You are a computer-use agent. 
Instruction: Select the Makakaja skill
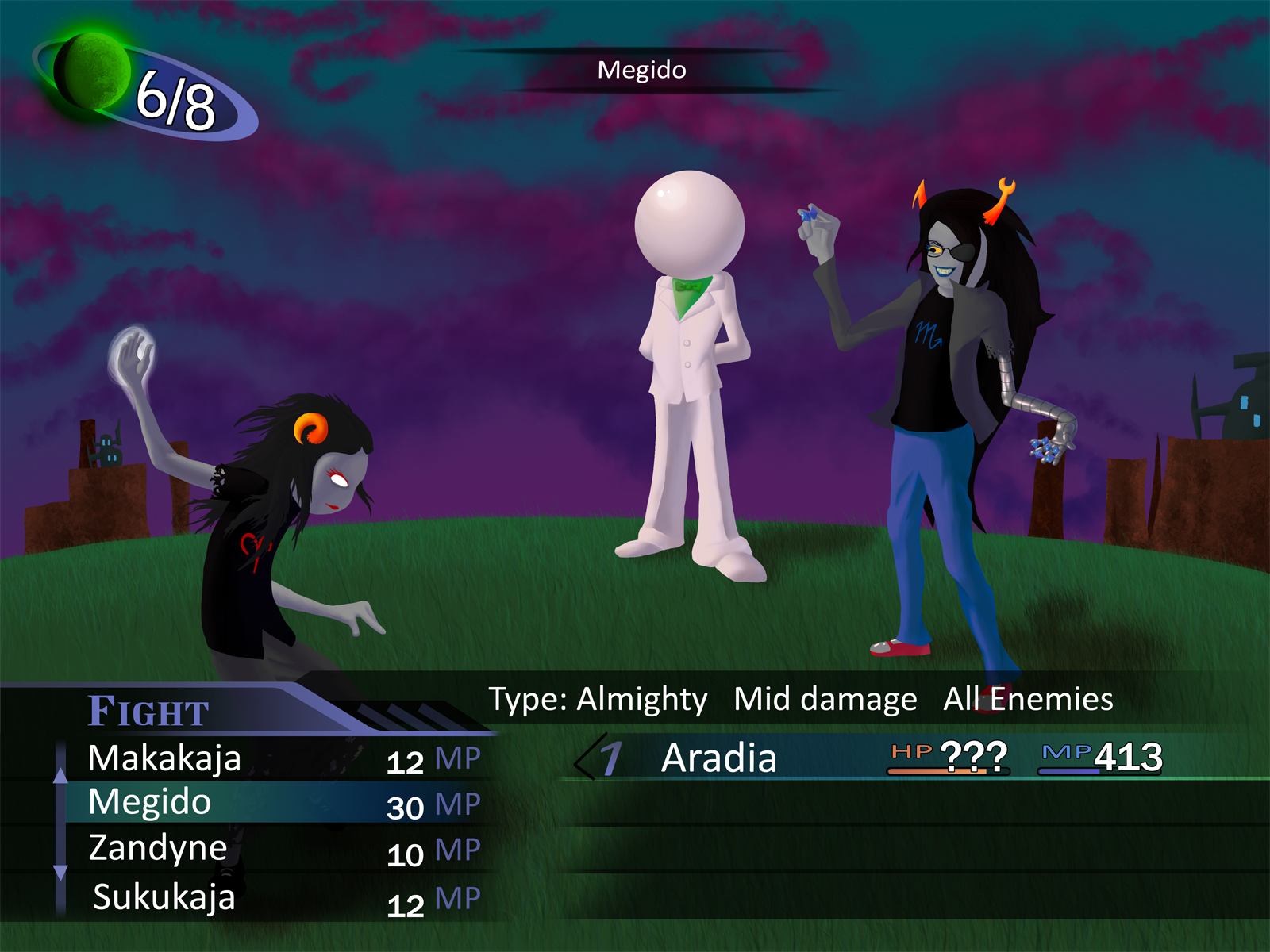pyautogui.click(x=165, y=758)
